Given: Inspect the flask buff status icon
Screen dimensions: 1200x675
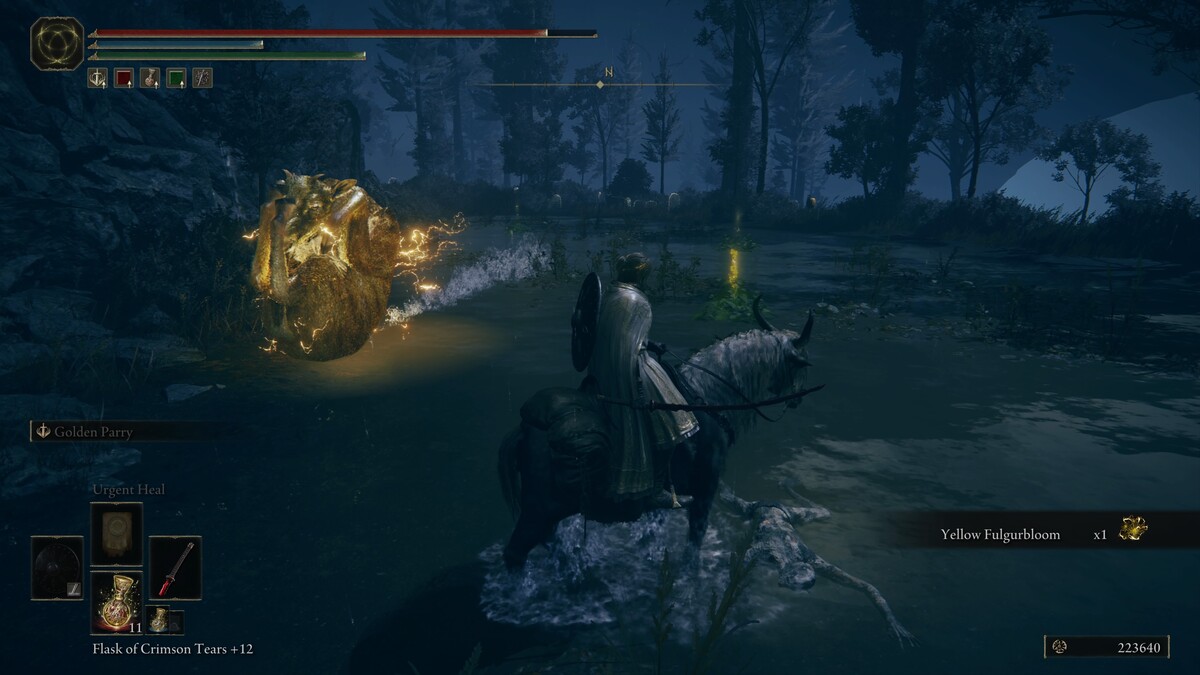Looking at the screenshot, I should click(150, 78).
